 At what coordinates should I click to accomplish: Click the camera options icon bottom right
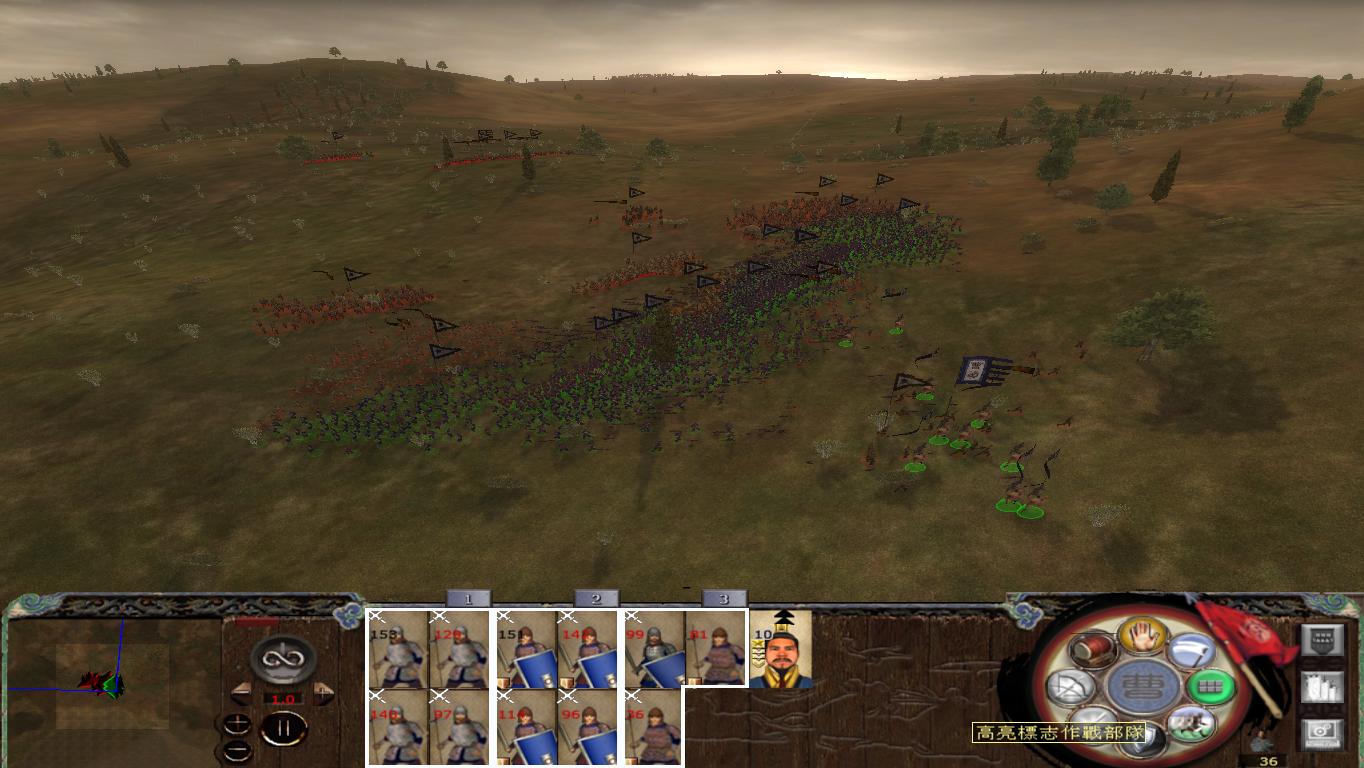click(x=1323, y=731)
